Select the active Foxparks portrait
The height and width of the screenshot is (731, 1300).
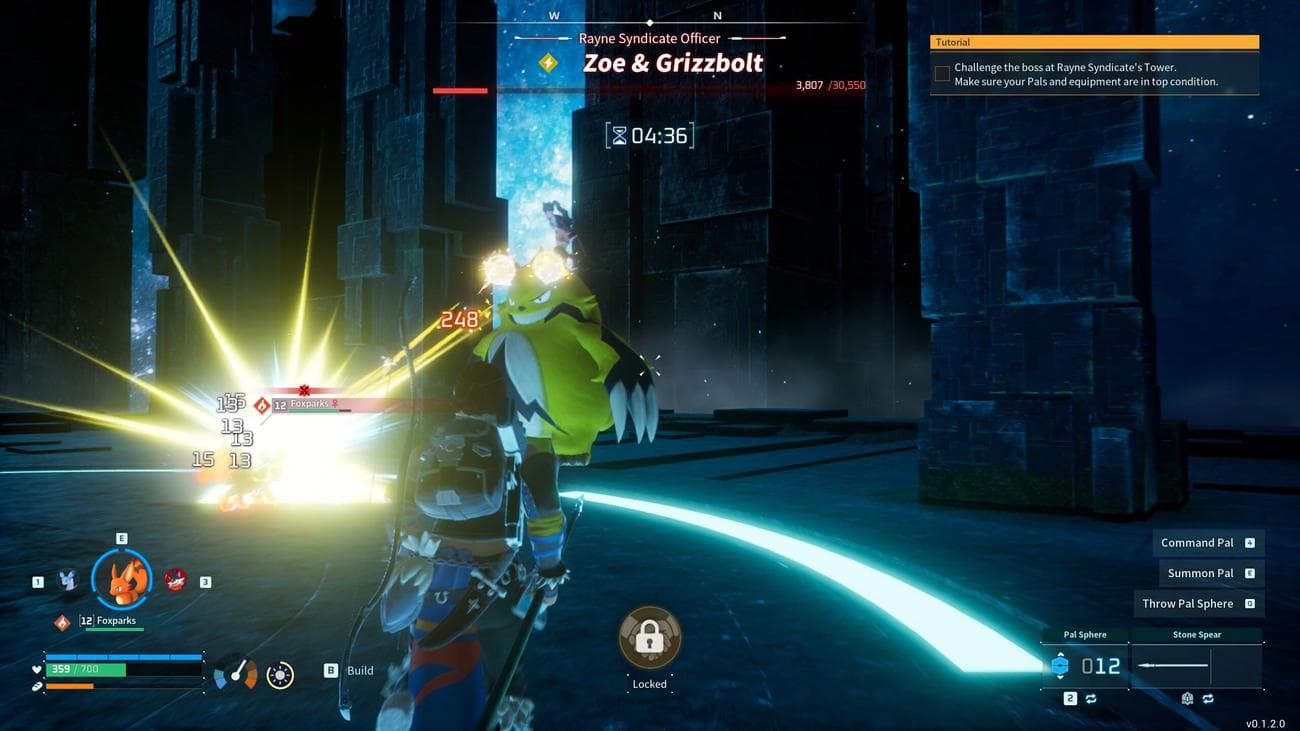[122, 579]
